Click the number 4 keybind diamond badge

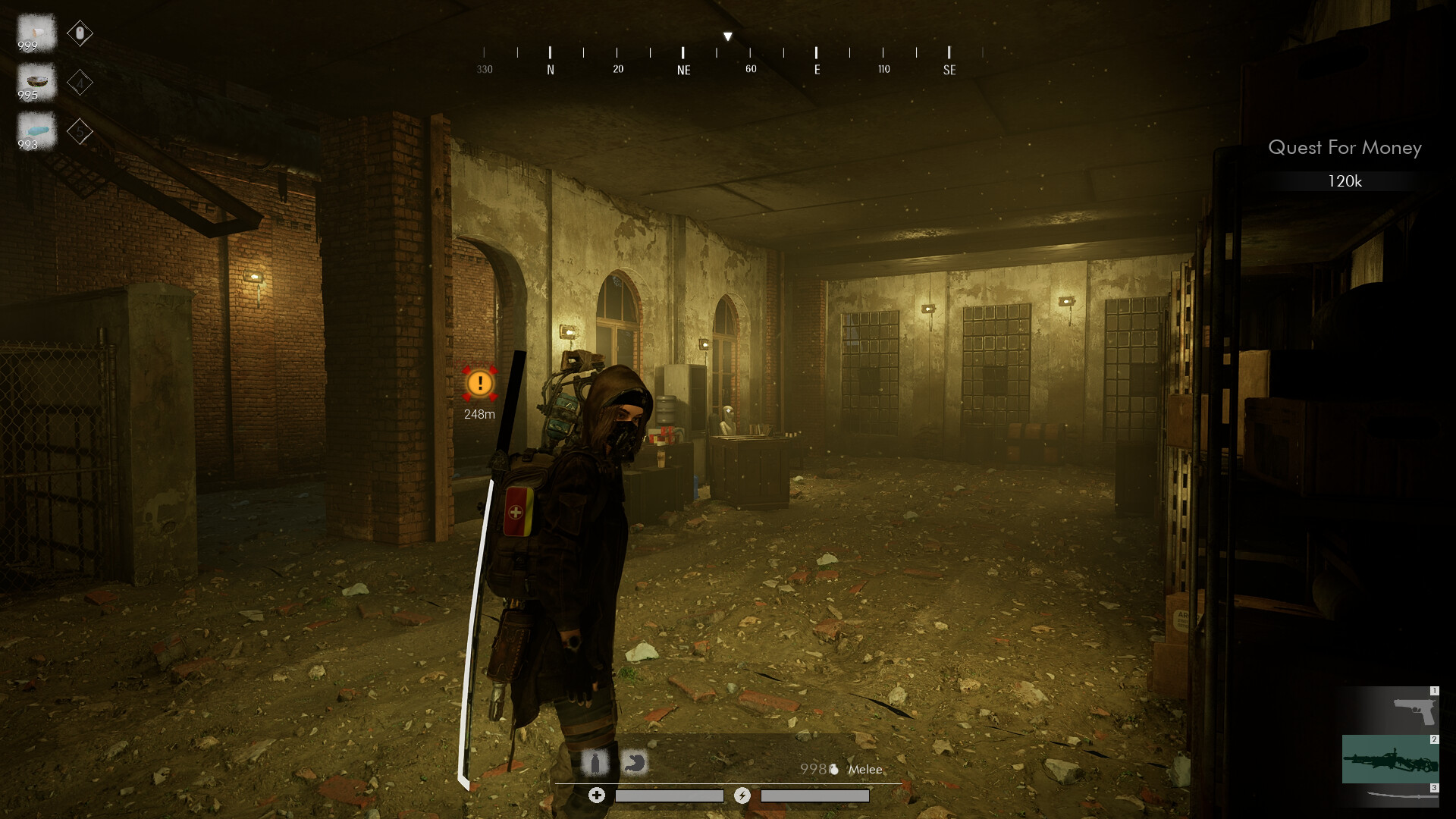point(80,83)
